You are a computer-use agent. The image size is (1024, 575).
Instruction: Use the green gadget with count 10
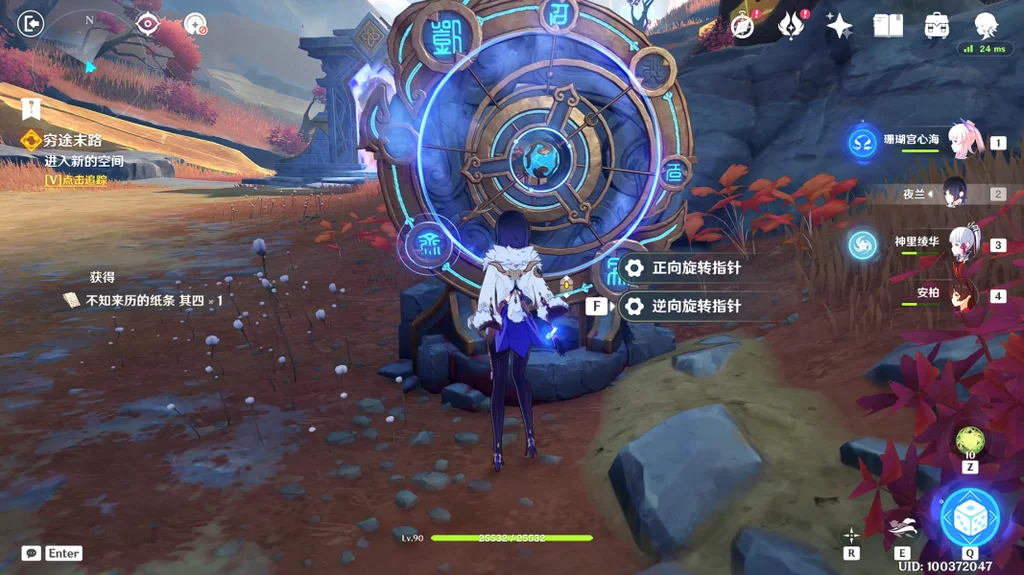[x=969, y=440]
